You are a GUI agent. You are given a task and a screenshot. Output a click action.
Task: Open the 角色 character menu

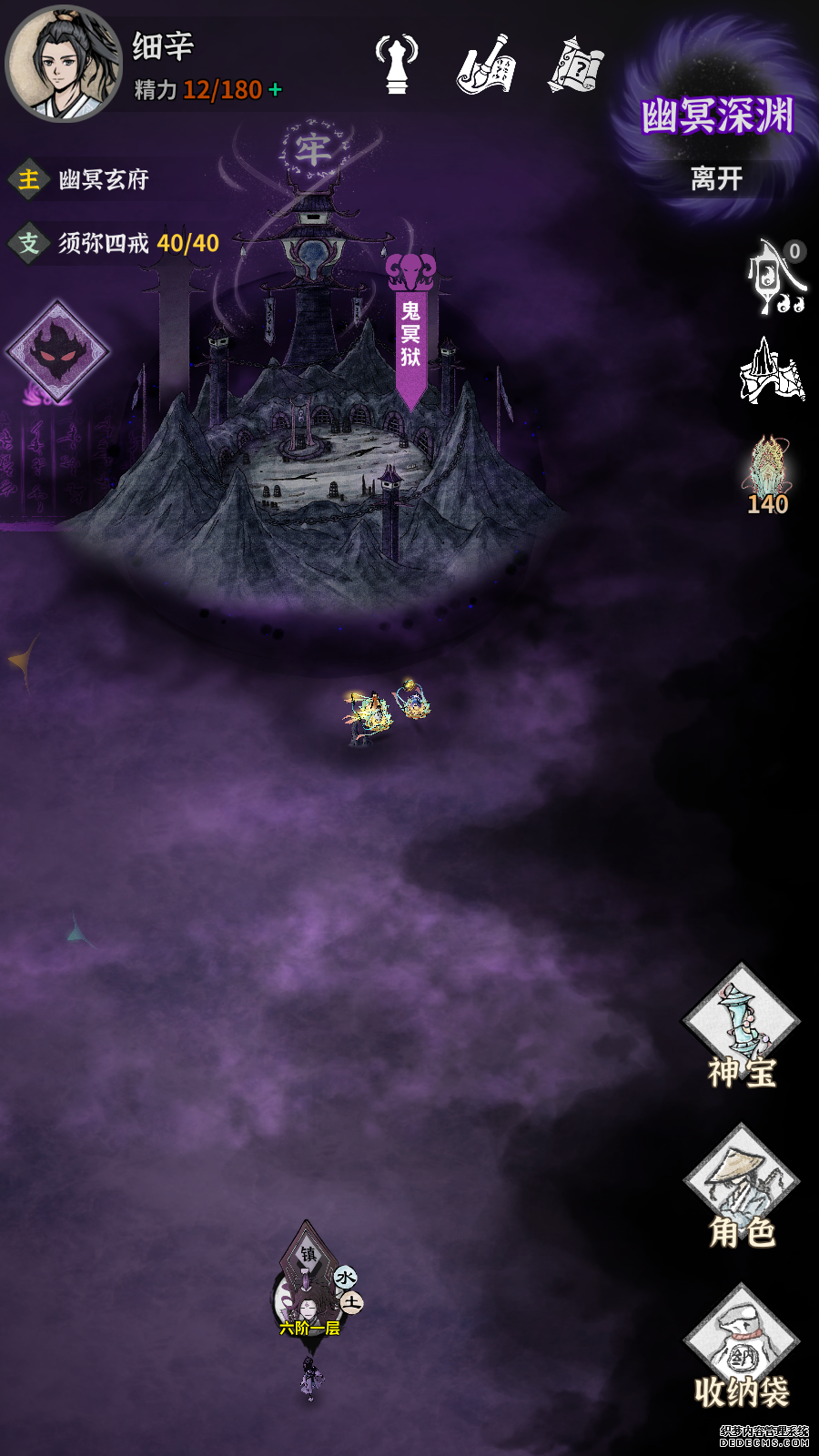742,1188
